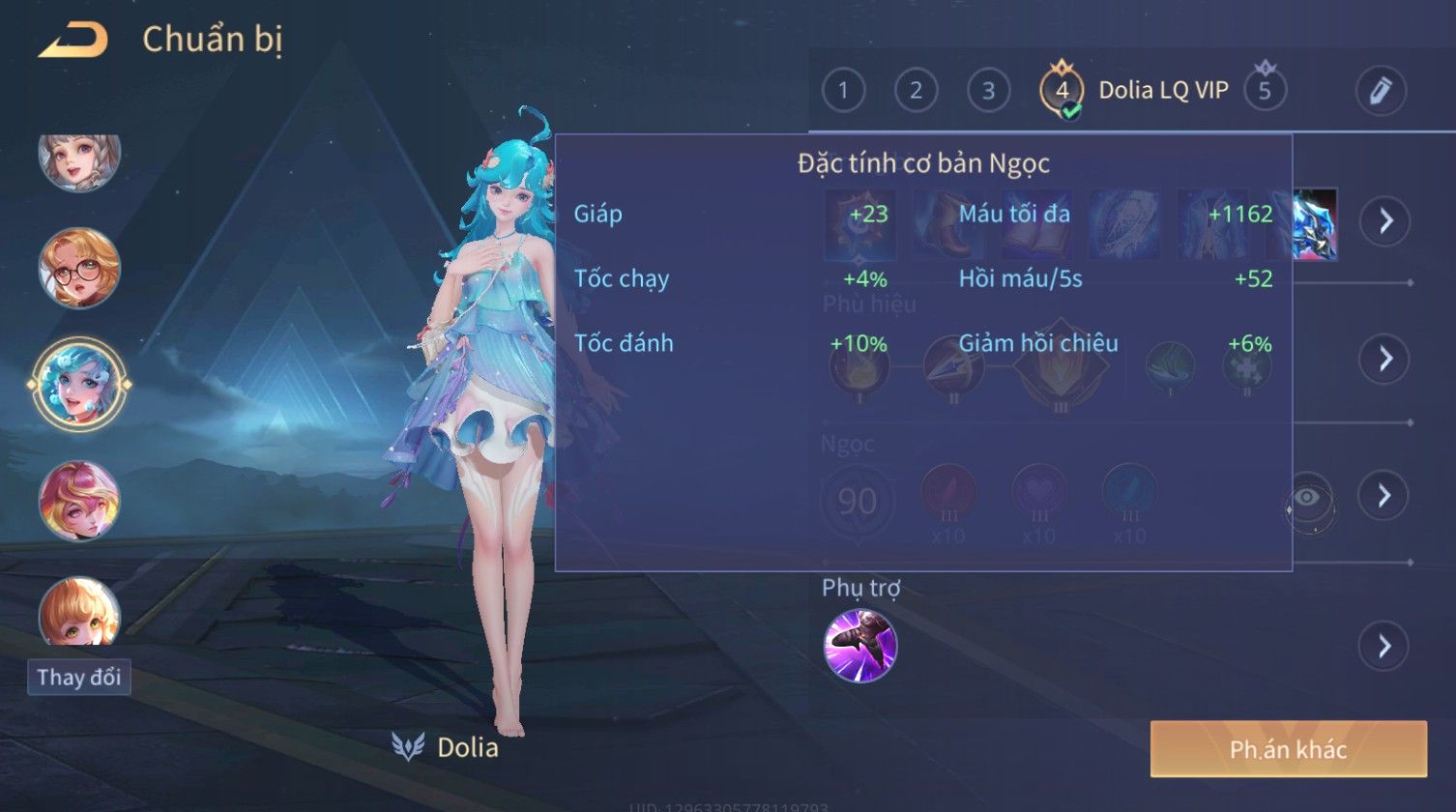
Task: Go back using the return arrow
Action: pos(73,41)
